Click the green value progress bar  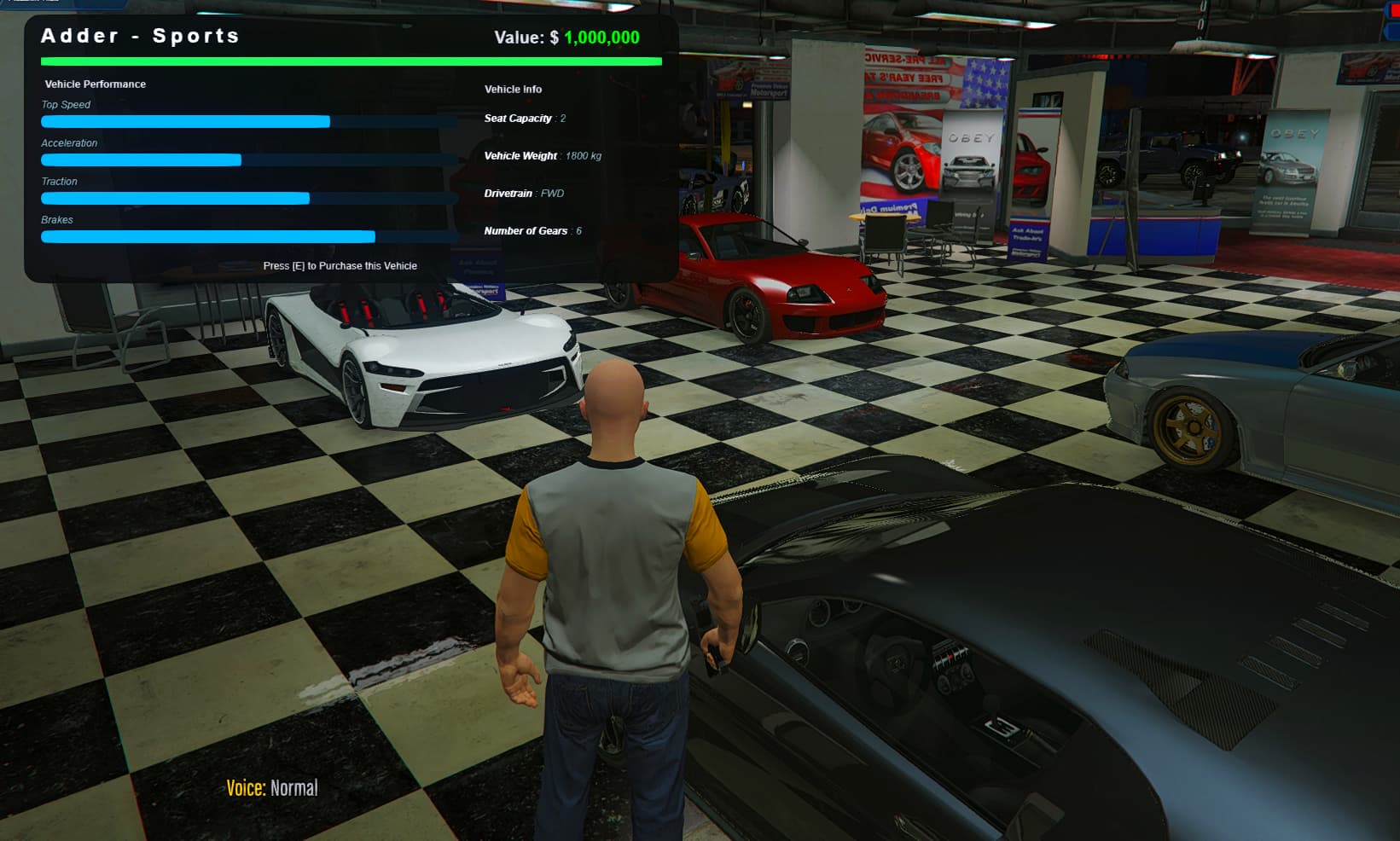point(350,61)
